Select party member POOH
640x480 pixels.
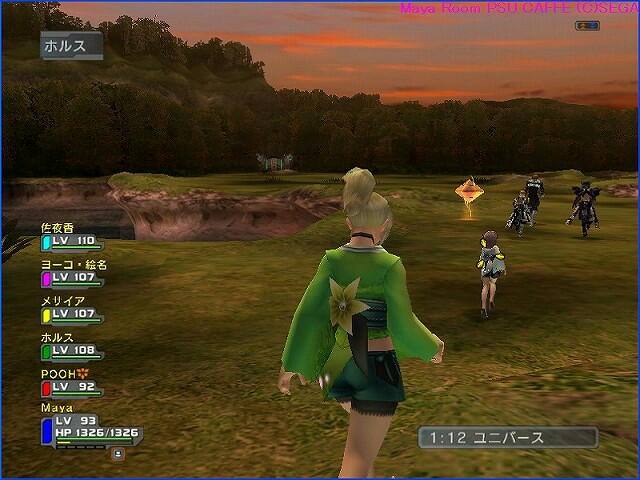70,381
